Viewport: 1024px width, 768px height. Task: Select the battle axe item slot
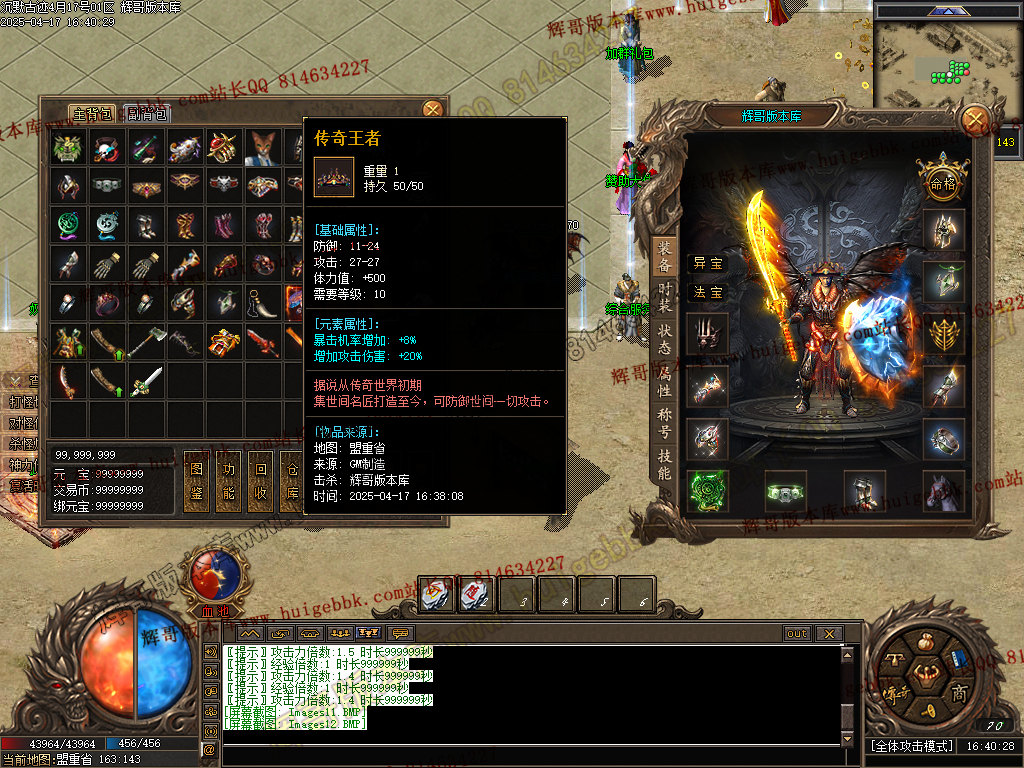146,342
